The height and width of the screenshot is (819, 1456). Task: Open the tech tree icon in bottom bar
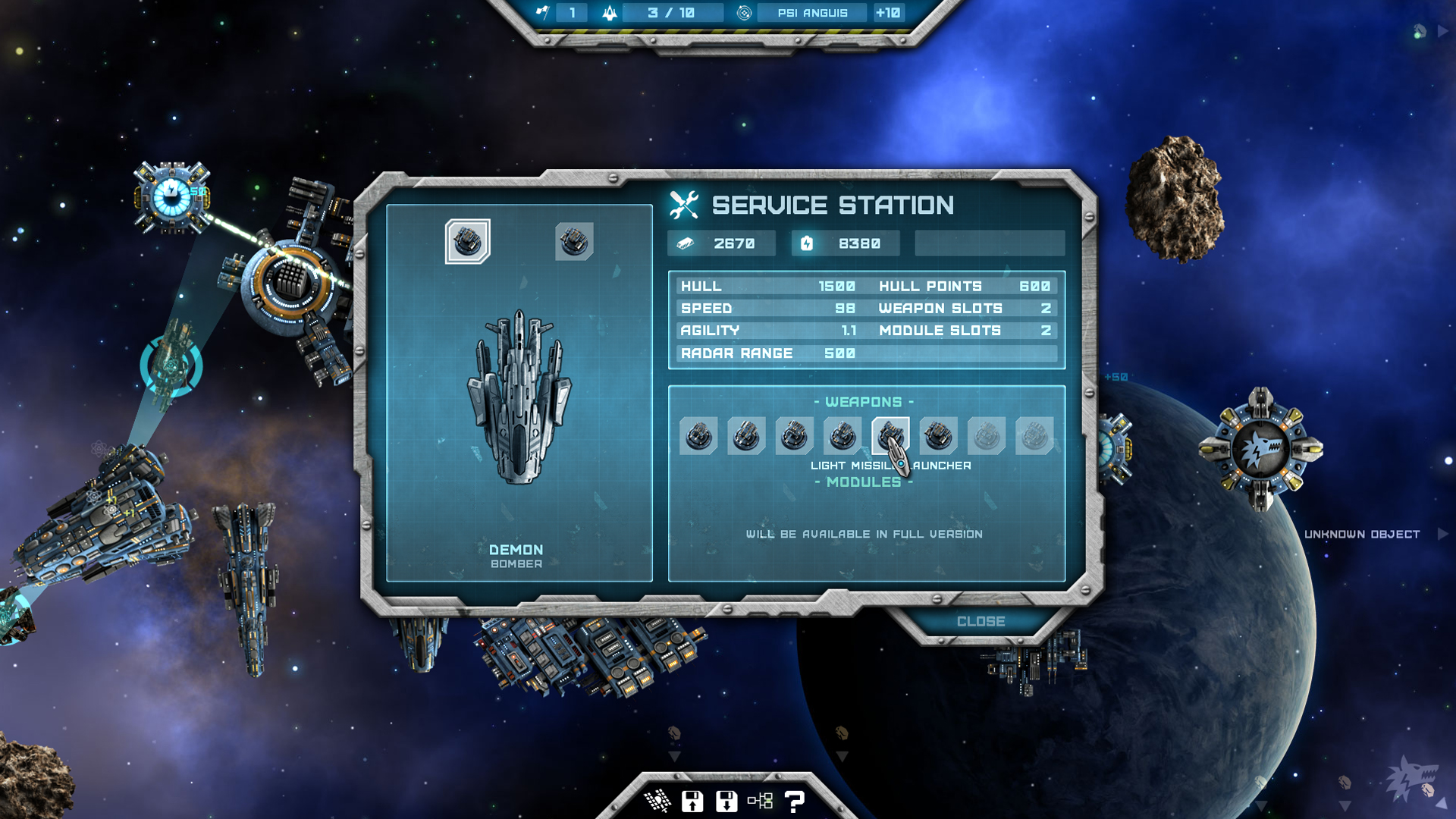tap(760, 800)
